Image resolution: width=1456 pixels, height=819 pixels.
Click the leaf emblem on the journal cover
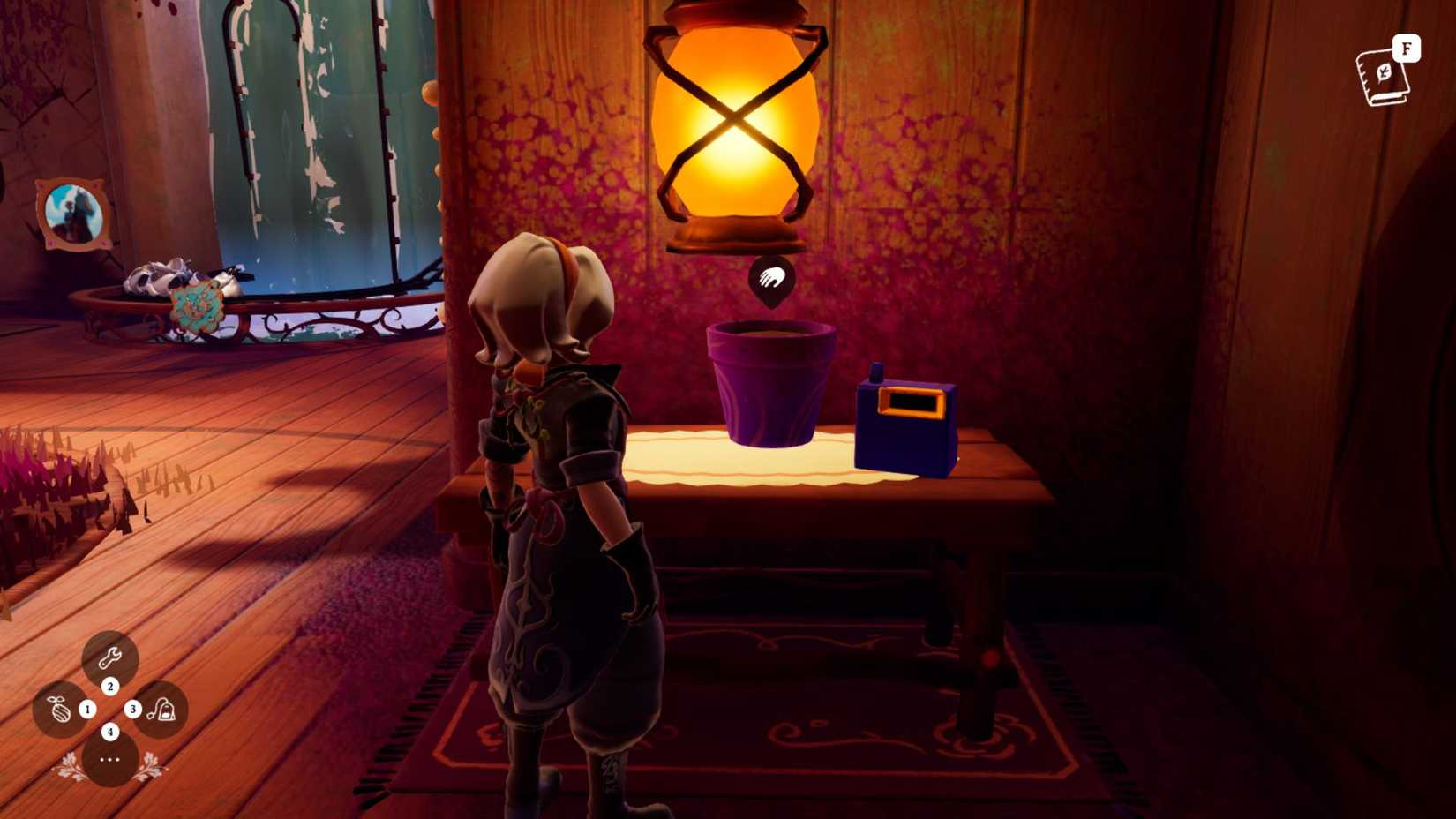point(1383,71)
